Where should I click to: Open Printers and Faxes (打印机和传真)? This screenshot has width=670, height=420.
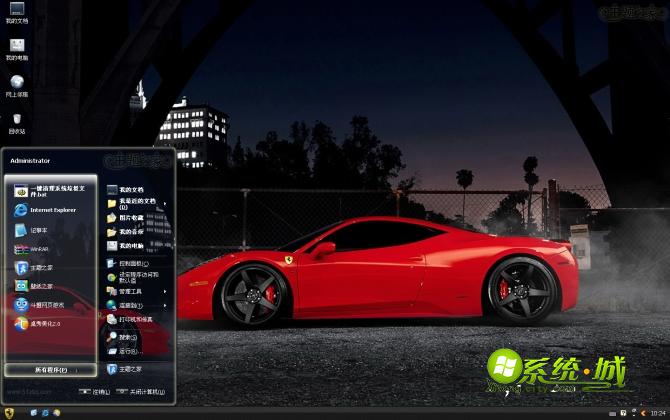click(134, 319)
